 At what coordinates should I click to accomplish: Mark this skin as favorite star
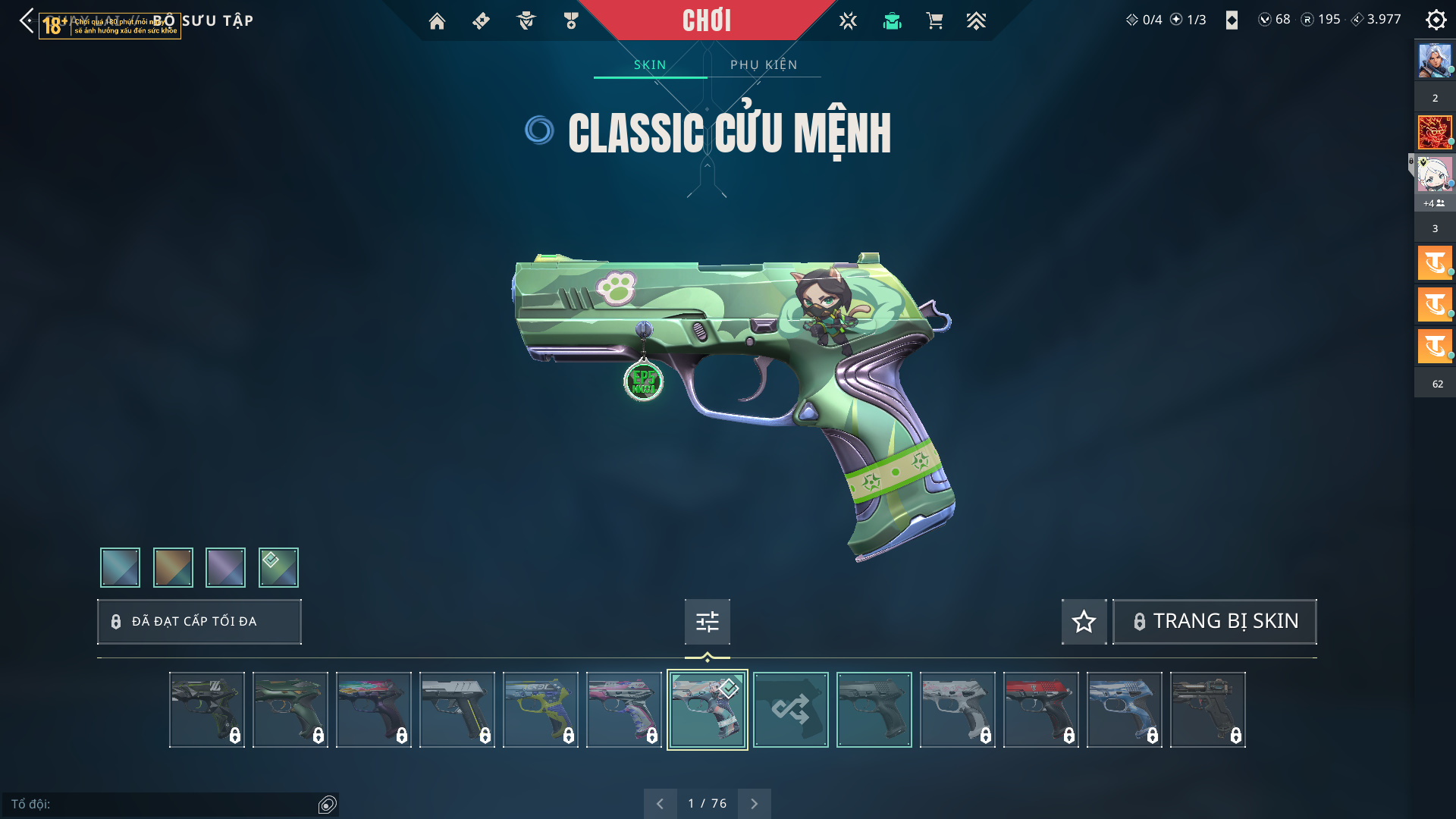(x=1084, y=622)
